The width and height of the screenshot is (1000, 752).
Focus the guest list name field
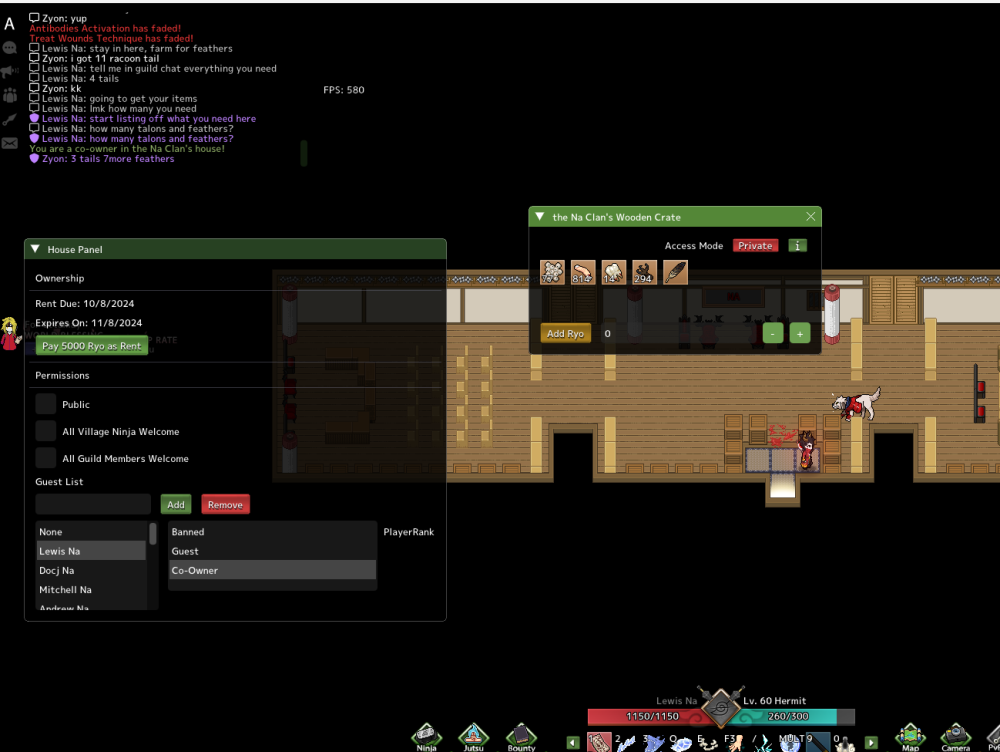(x=93, y=505)
